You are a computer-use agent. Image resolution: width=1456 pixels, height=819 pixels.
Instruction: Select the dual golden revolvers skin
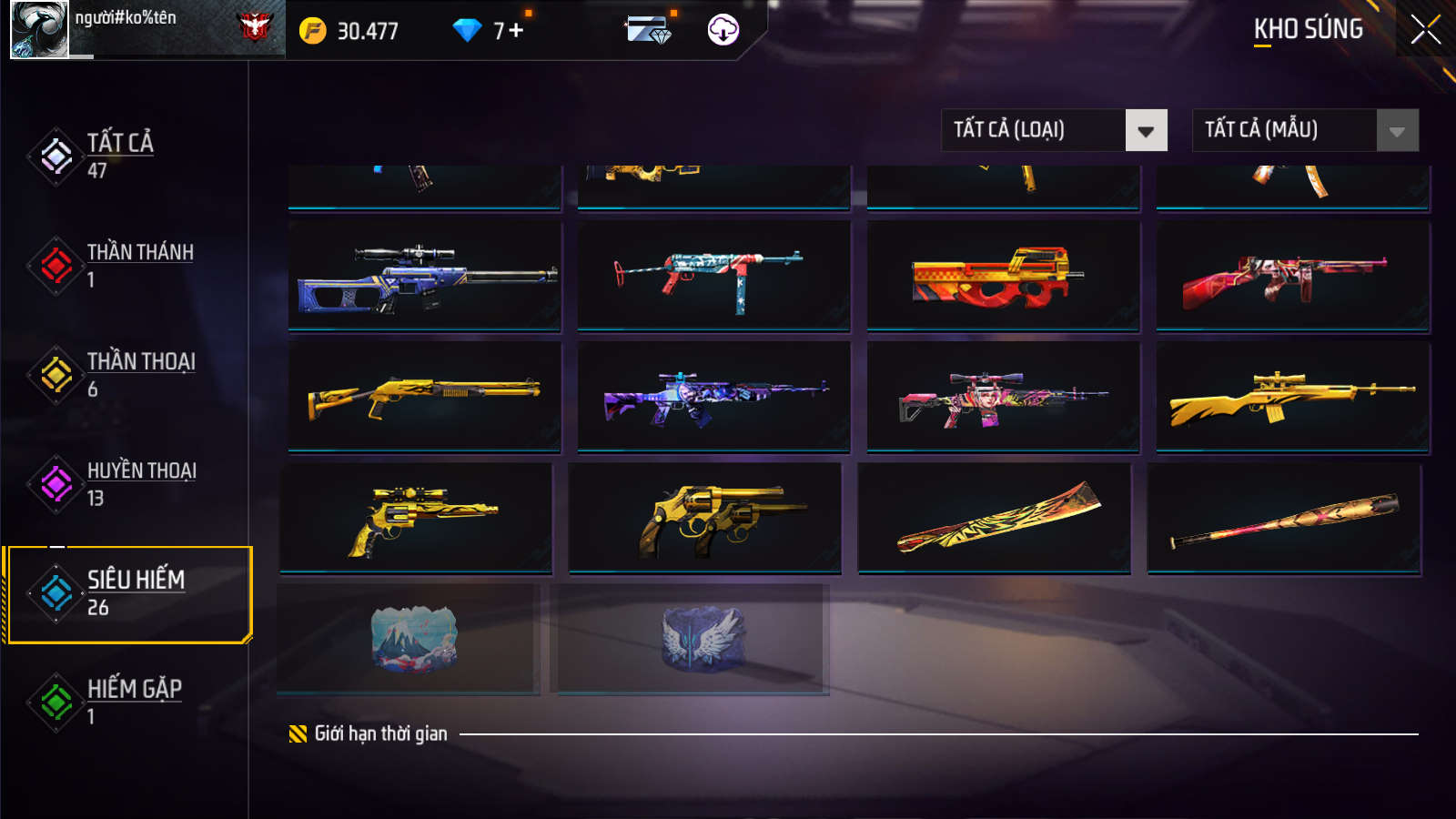coord(704,518)
